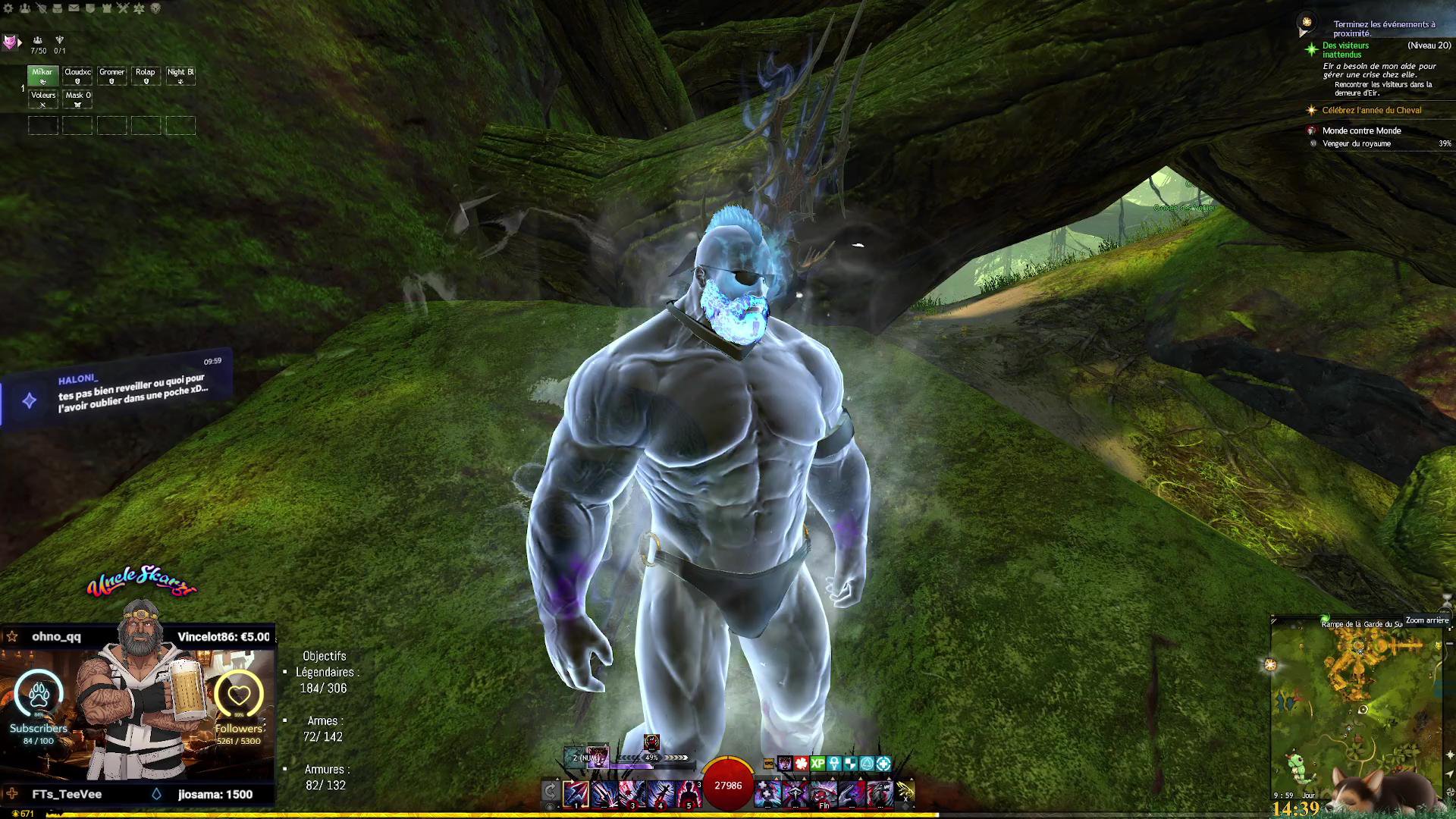This screenshot has width=1456, height=819.
Task: Open the World vs World castle icon
Action: 106,8
